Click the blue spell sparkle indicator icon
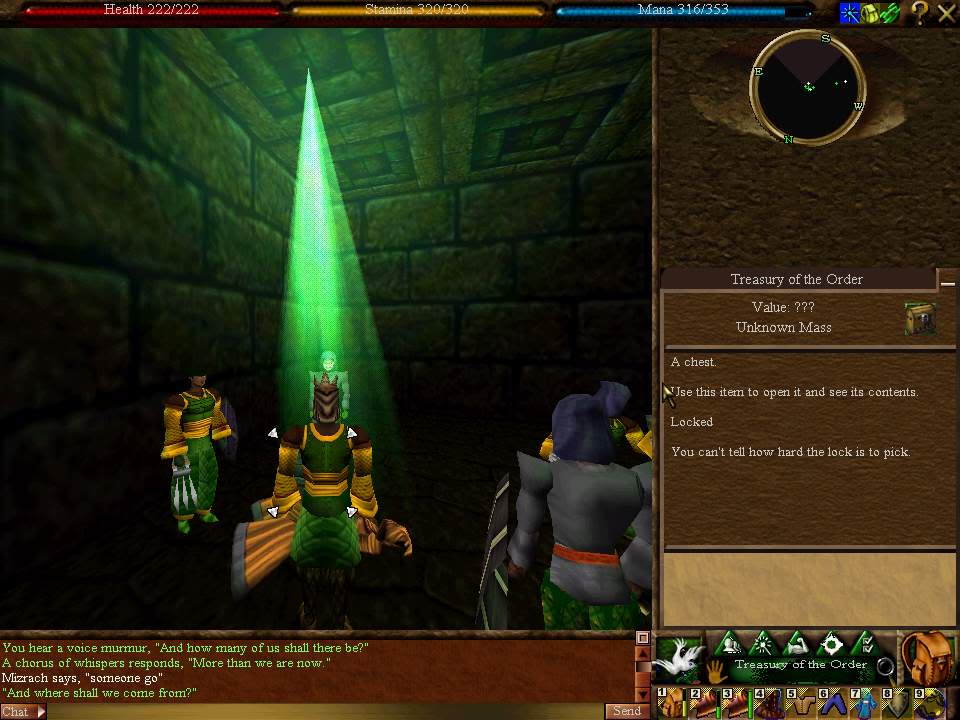 (x=849, y=13)
